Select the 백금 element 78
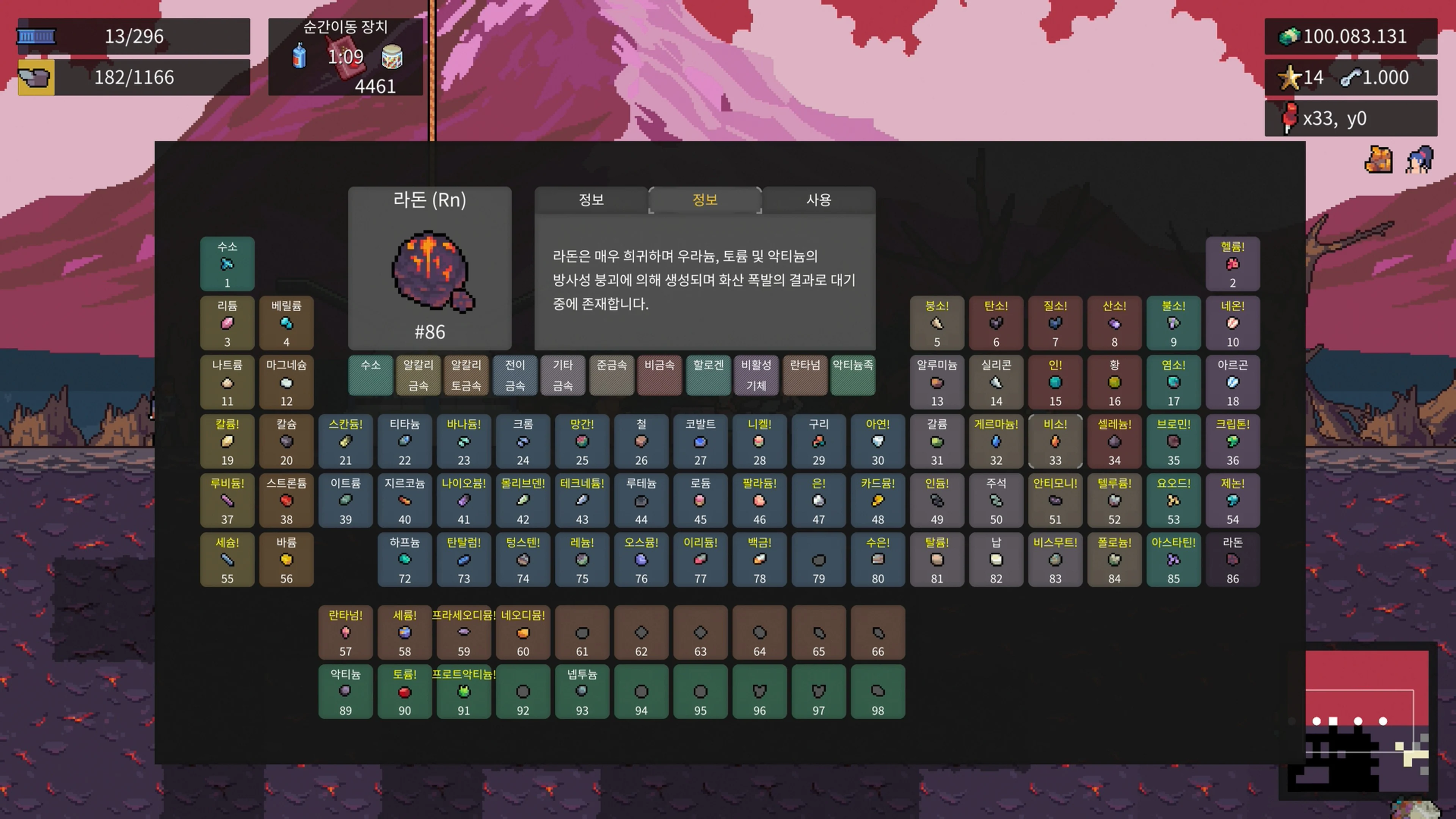The image size is (1456, 819). tap(759, 560)
